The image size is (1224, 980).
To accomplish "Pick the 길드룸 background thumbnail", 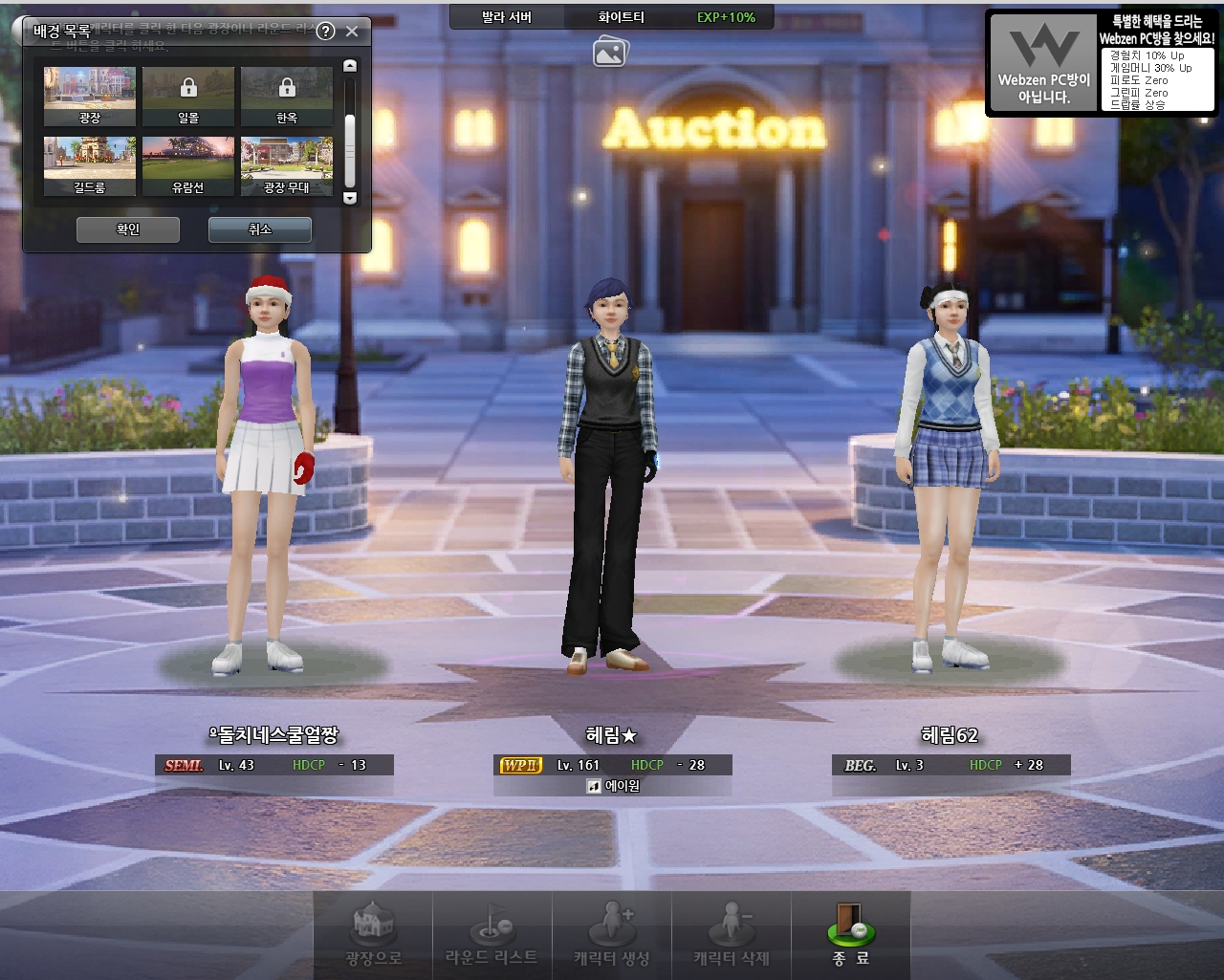I will pos(90,165).
